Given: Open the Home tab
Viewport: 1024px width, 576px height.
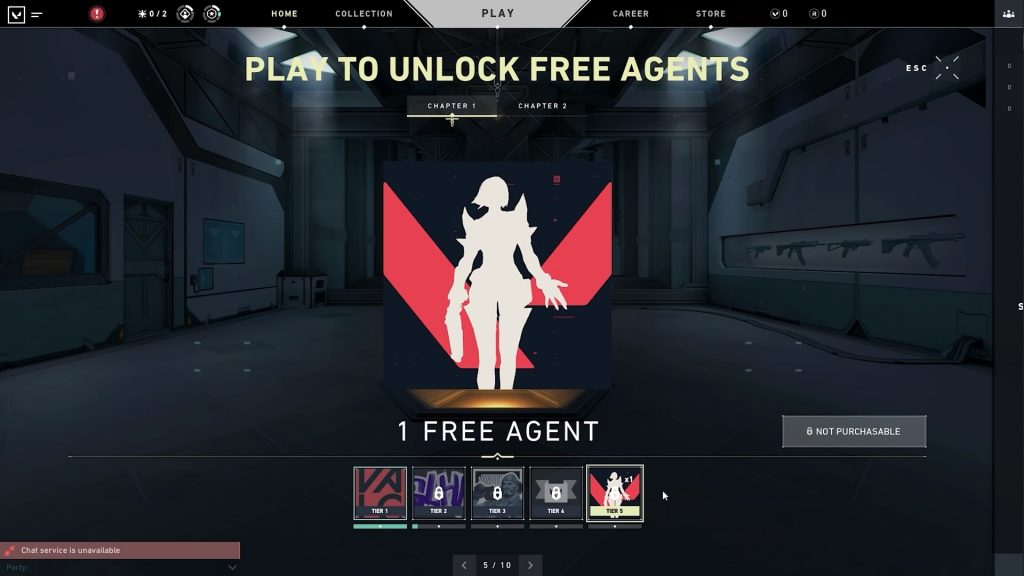Looking at the screenshot, I should click(x=284, y=14).
